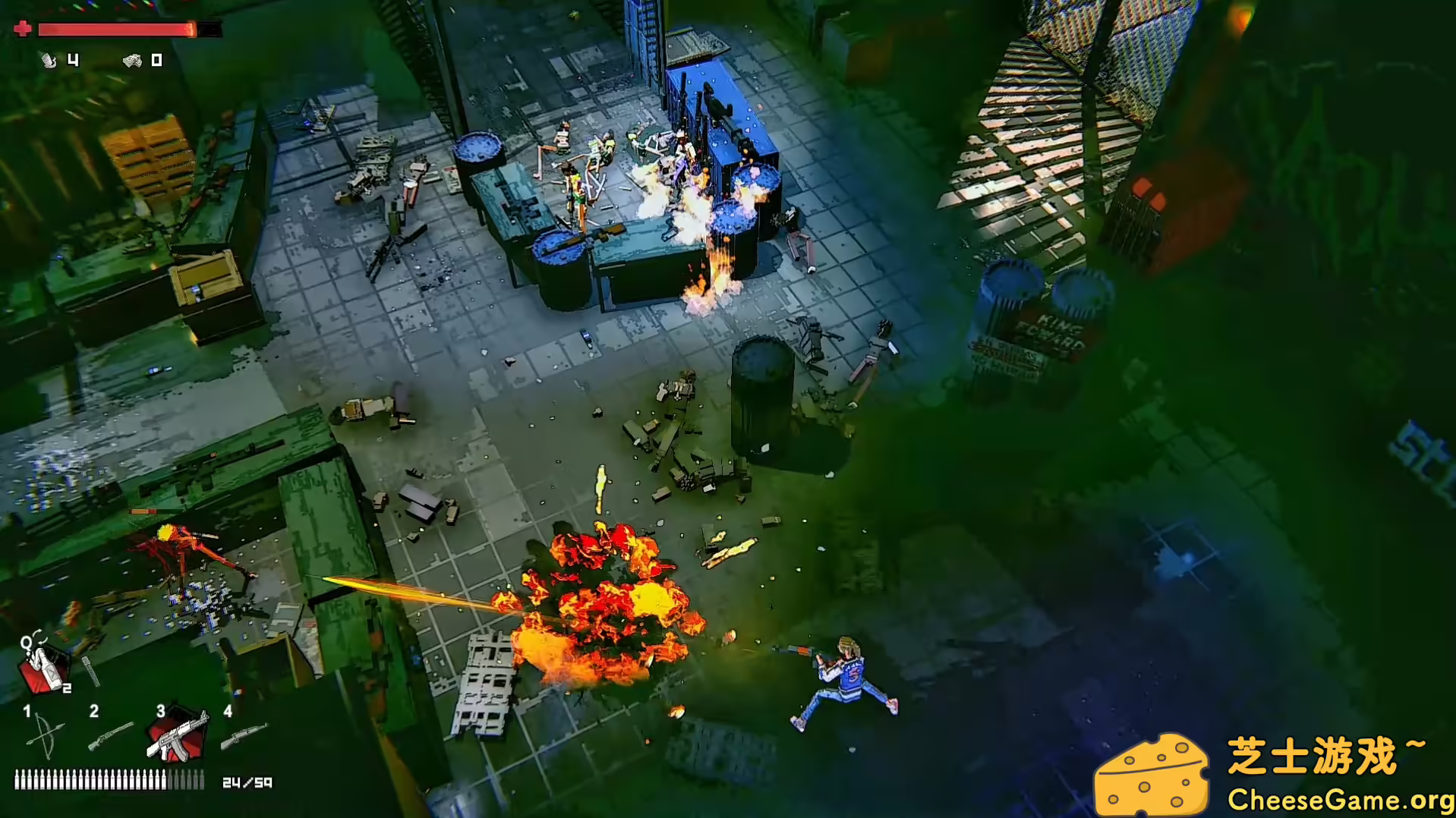Click the red health bar
Viewport: 1456px width, 818px height.
coord(114,29)
